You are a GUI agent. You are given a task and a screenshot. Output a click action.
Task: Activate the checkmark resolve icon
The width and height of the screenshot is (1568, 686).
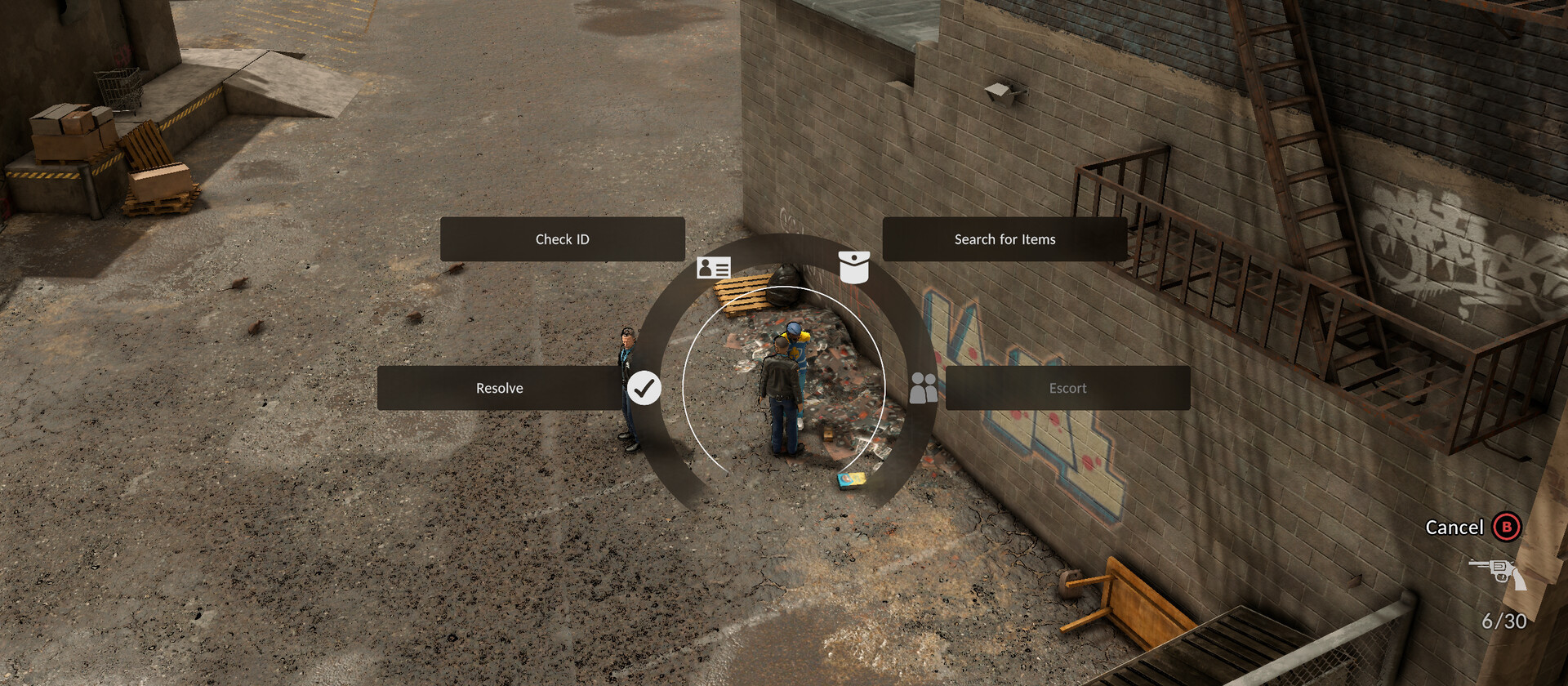pos(644,388)
